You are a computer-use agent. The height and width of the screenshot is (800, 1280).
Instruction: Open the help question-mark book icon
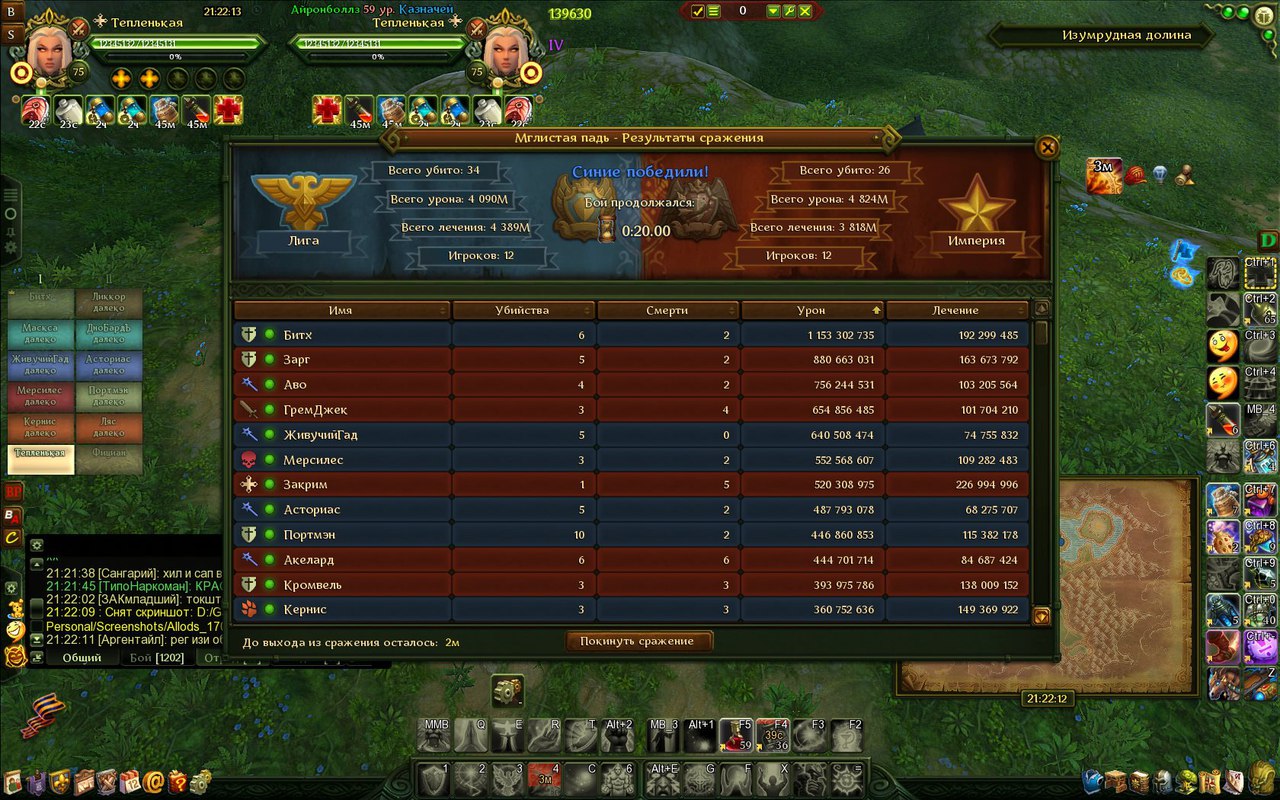click(178, 781)
